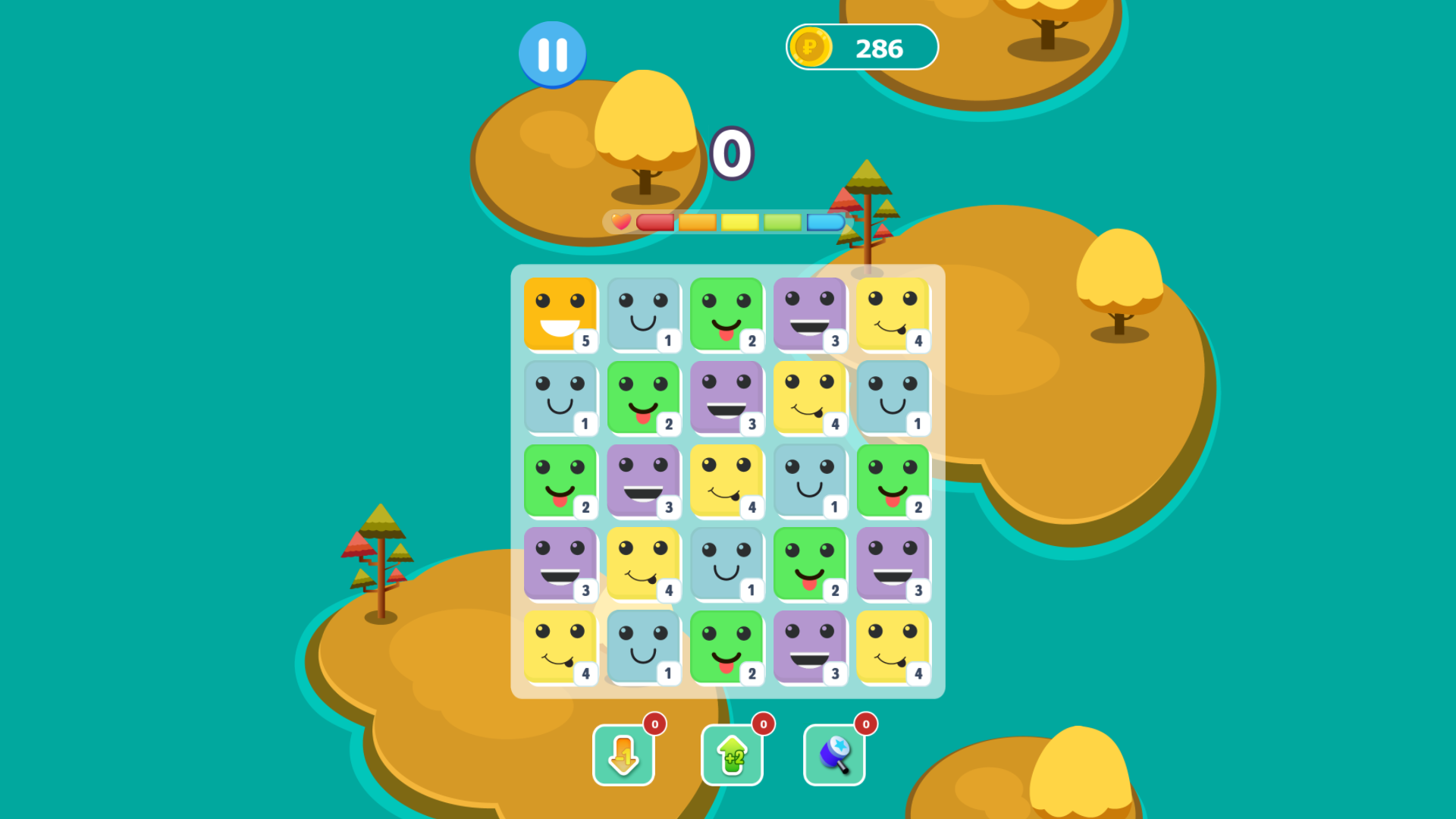Viewport: 1456px width, 819px height.
Task: Select the yellow tile numbered 4 bottom-left corner
Action: [x=560, y=648]
